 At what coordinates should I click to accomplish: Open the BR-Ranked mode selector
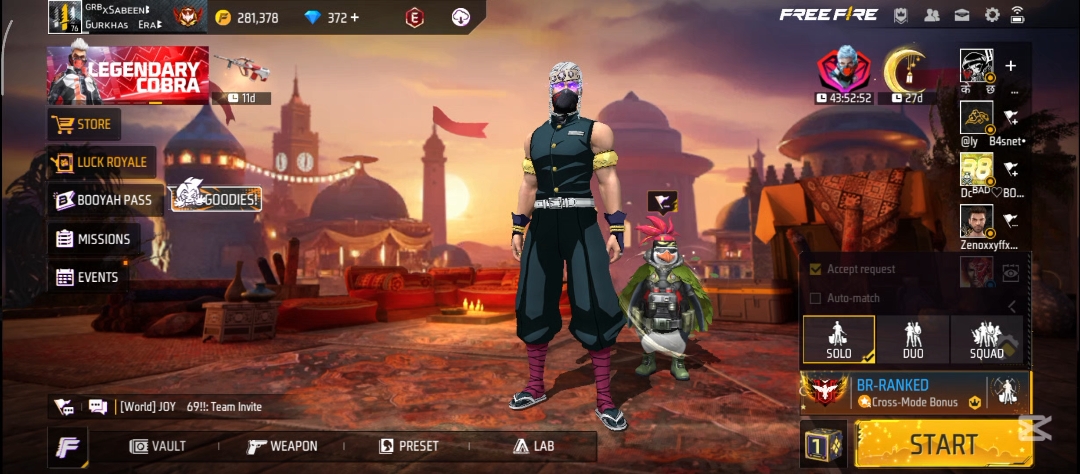pos(895,392)
